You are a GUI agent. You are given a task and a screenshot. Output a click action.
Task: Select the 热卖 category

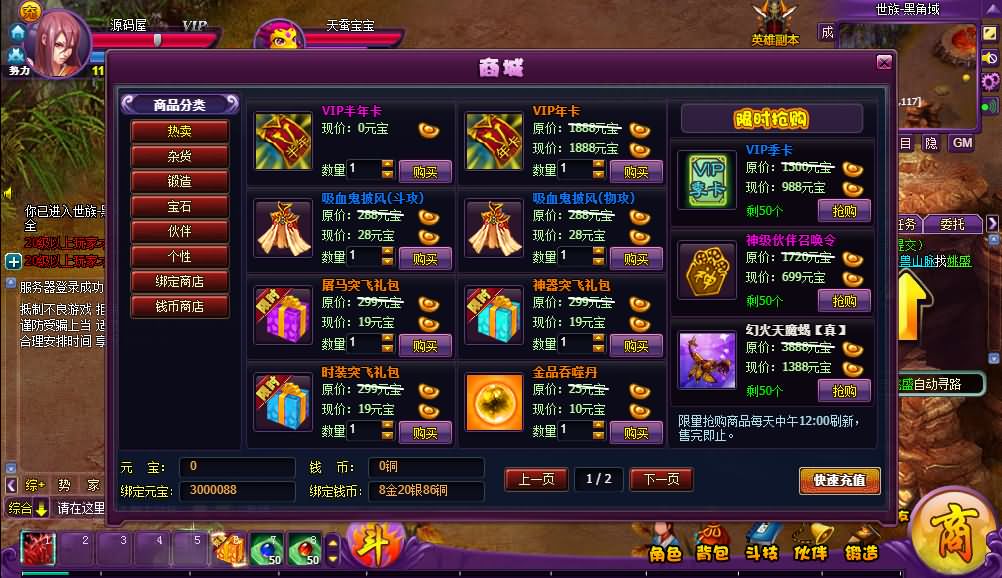coord(180,131)
